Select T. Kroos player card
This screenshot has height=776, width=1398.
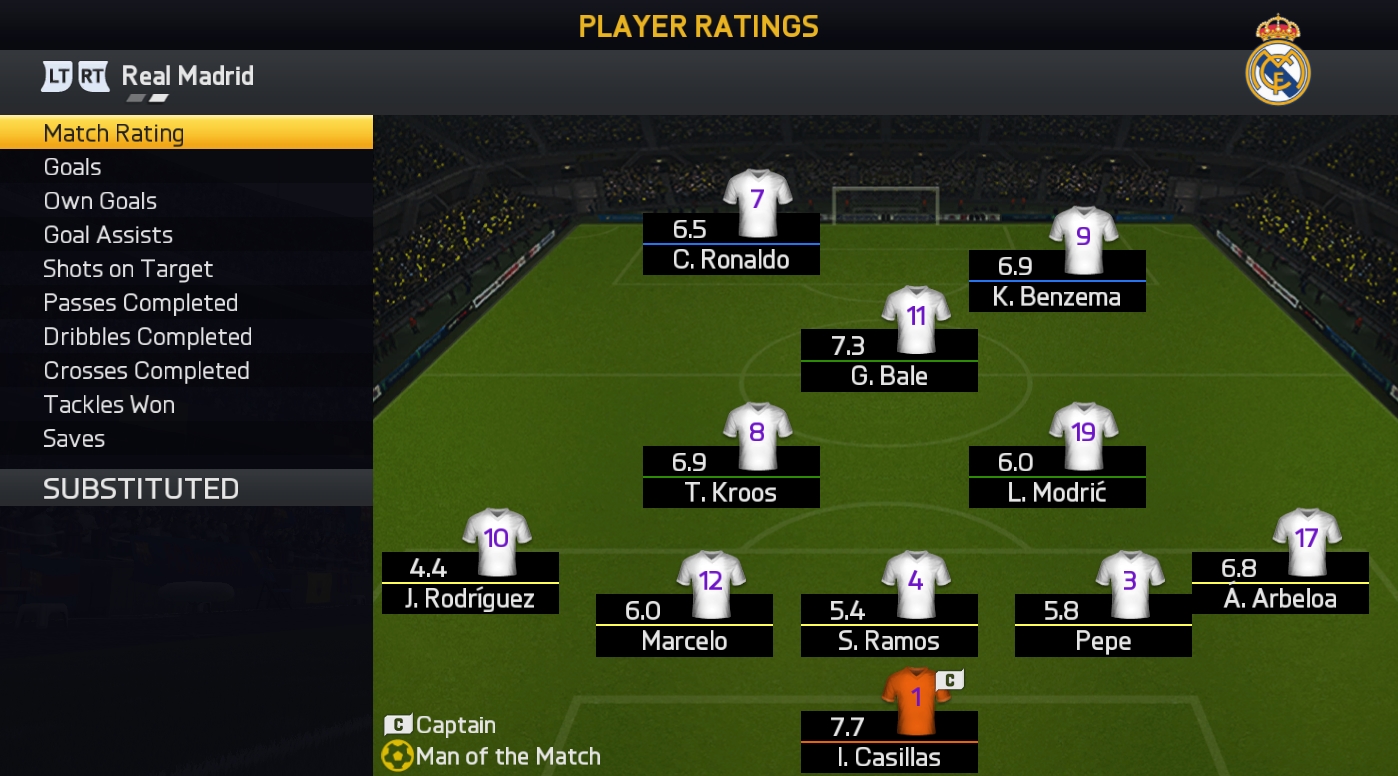point(731,476)
